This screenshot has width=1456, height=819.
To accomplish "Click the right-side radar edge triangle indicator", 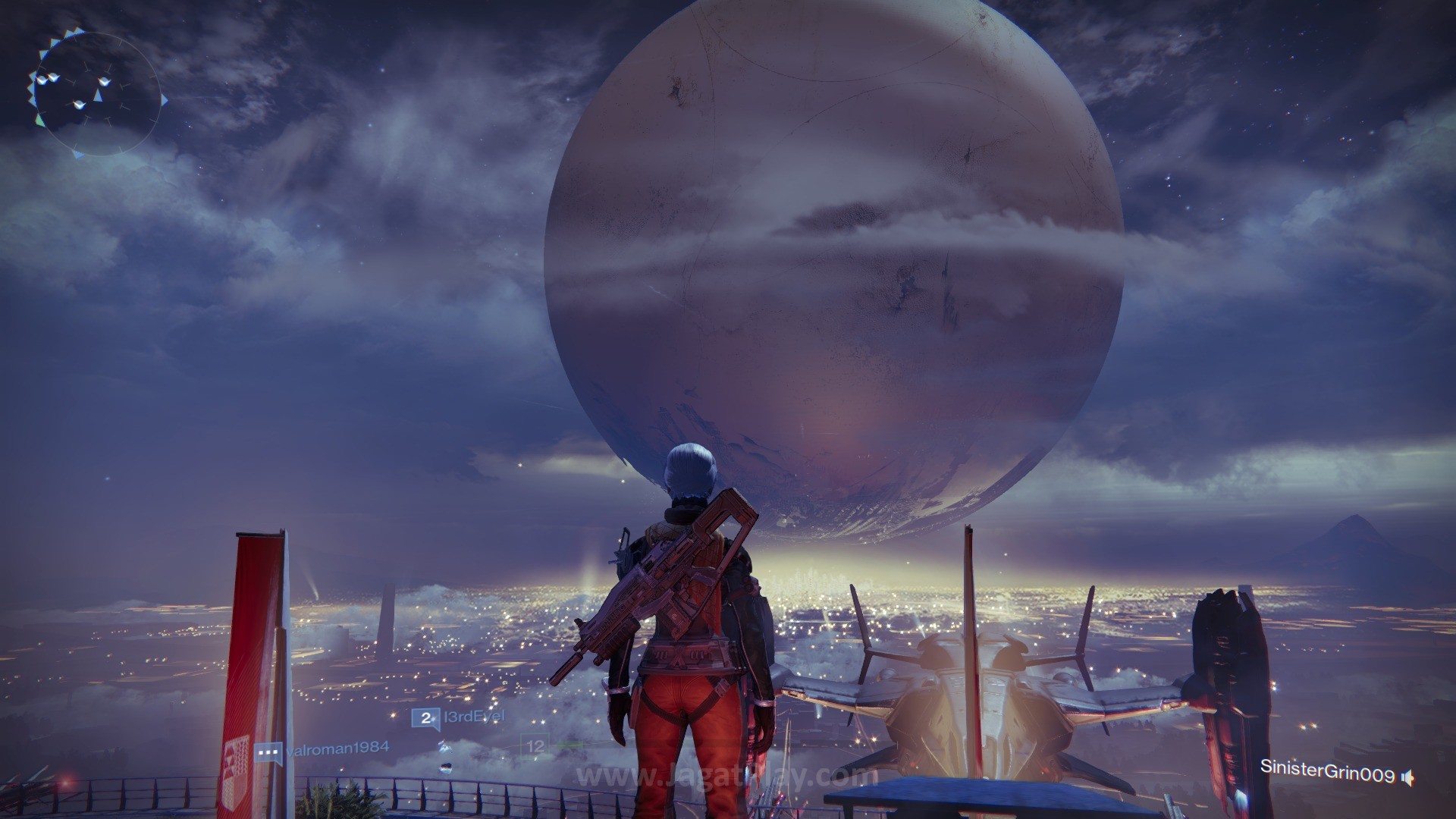I will 165,99.
